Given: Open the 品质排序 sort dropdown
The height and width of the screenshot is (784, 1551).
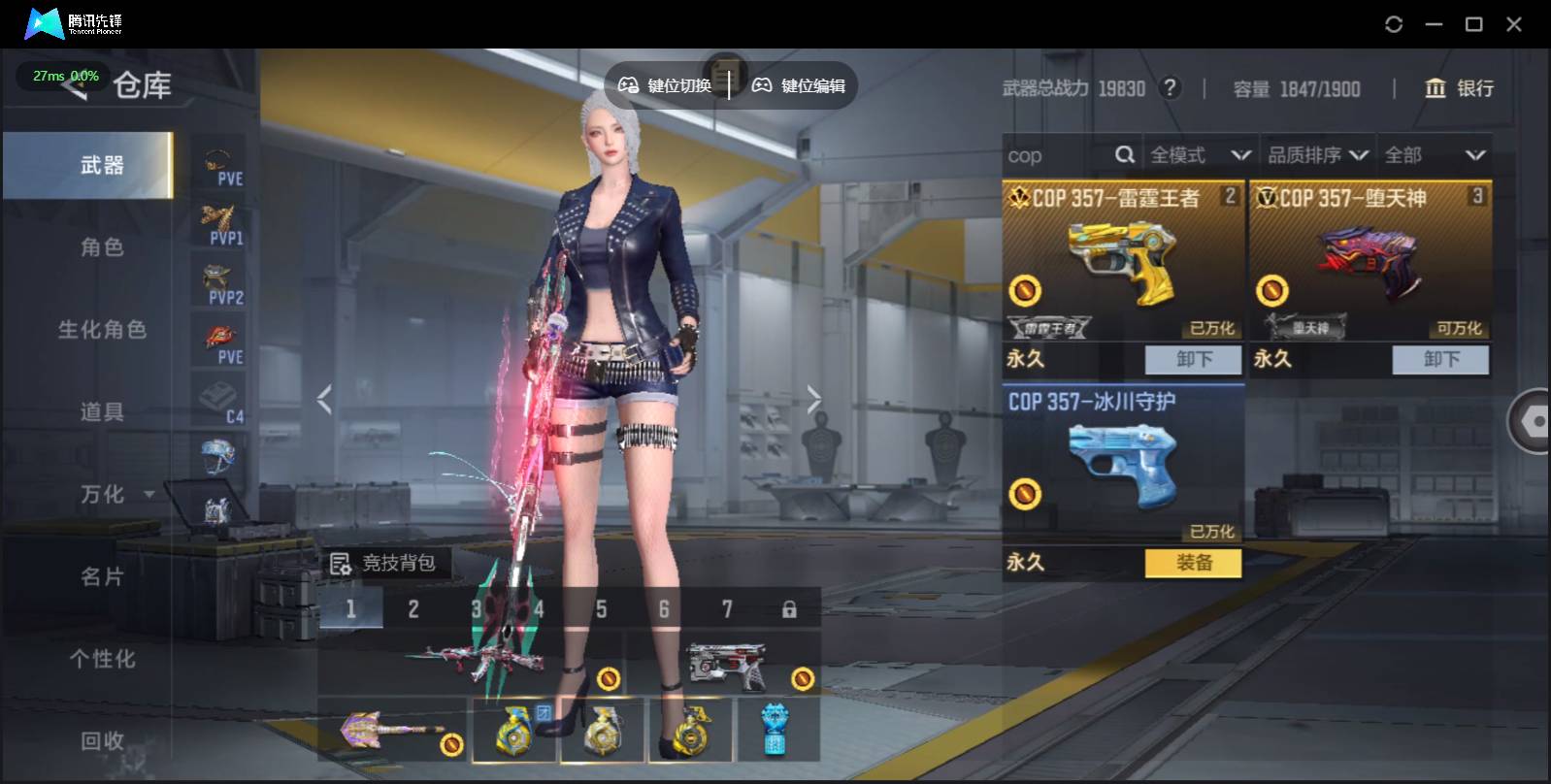Looking at the screenshot, I should pos(1317,155).
